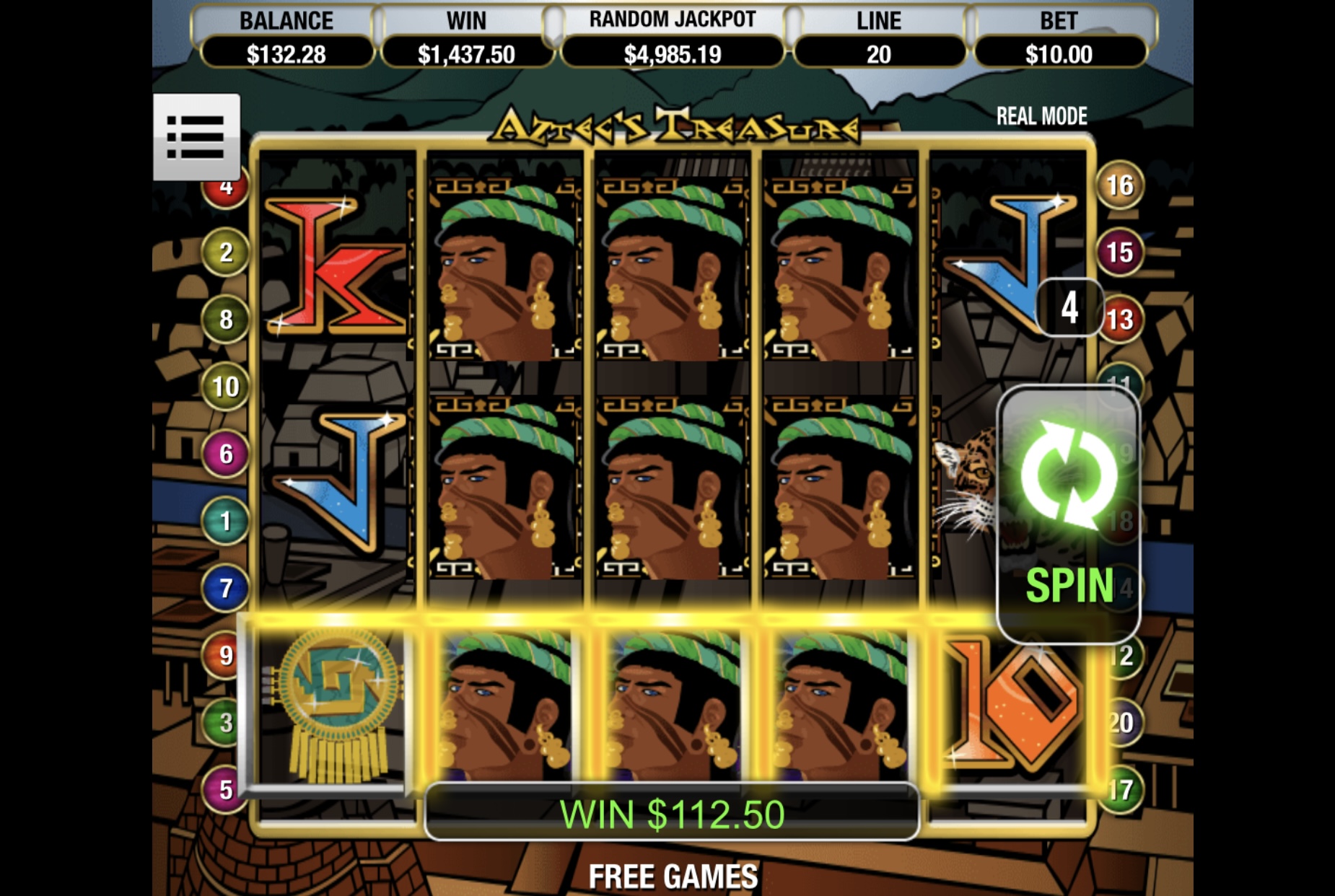Select payline marker number 15
The width and height of the screenshot is (1335, 896).
[1119, 252]
